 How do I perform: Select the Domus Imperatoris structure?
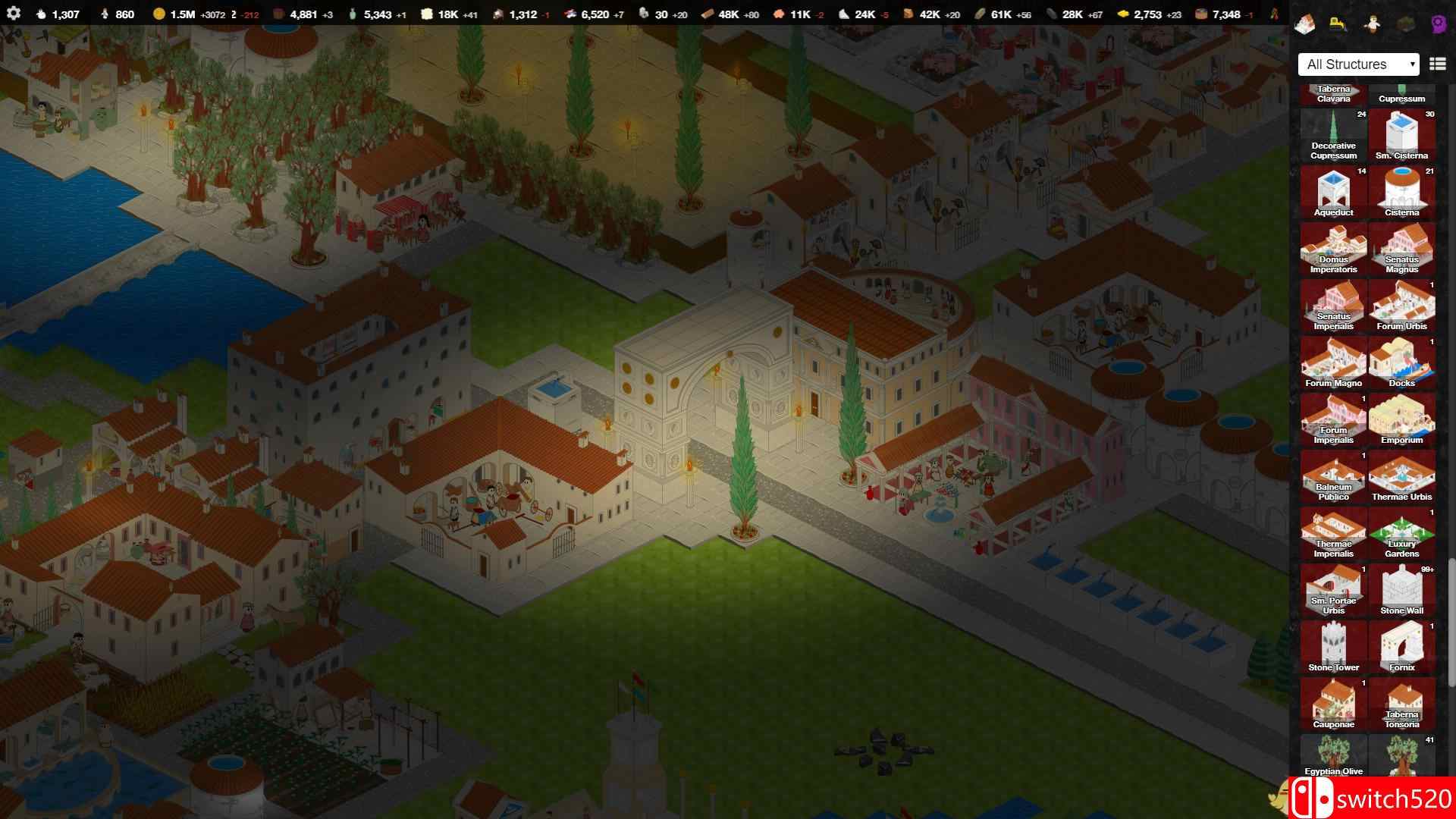1333,248
